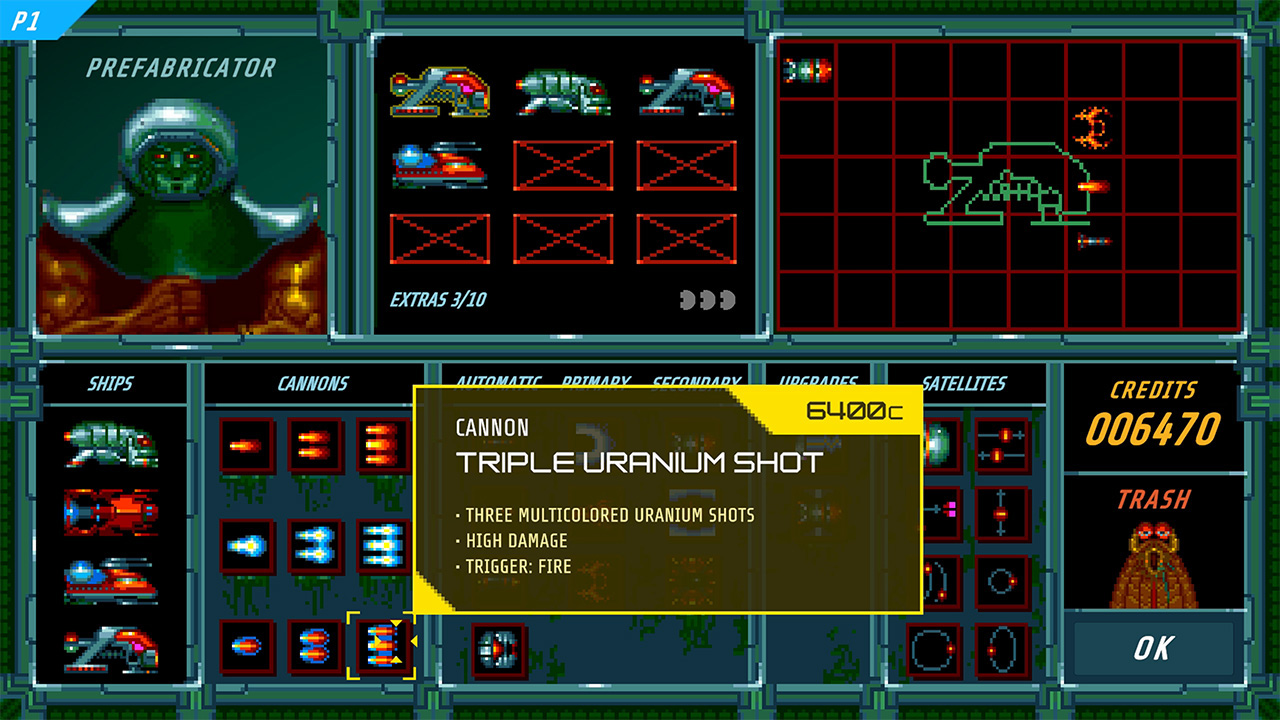1280x720 pixels.
Task: Switch to the PRIMARY tab
Action: (595, 382)
